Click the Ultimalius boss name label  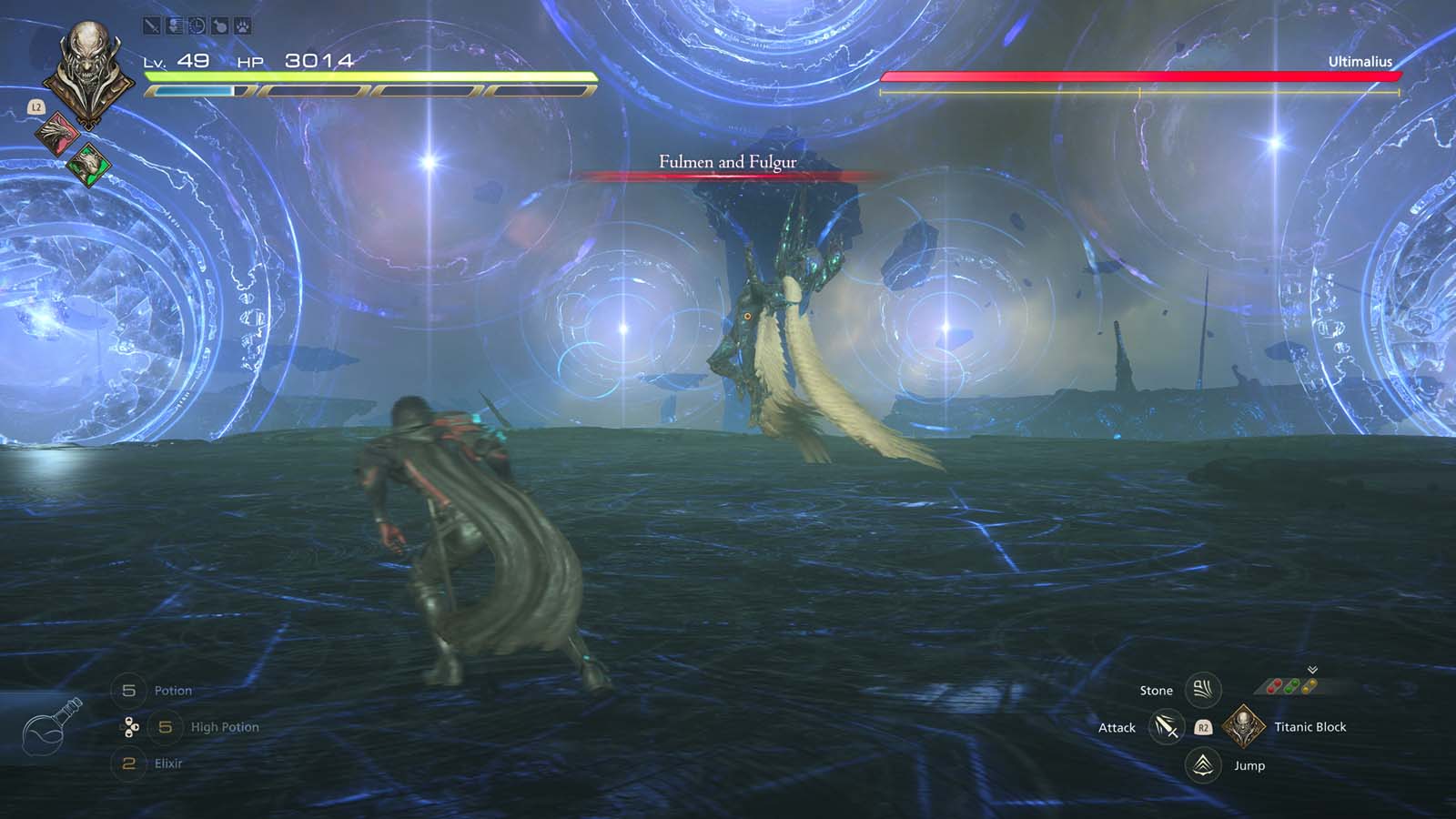[1361, 62]
